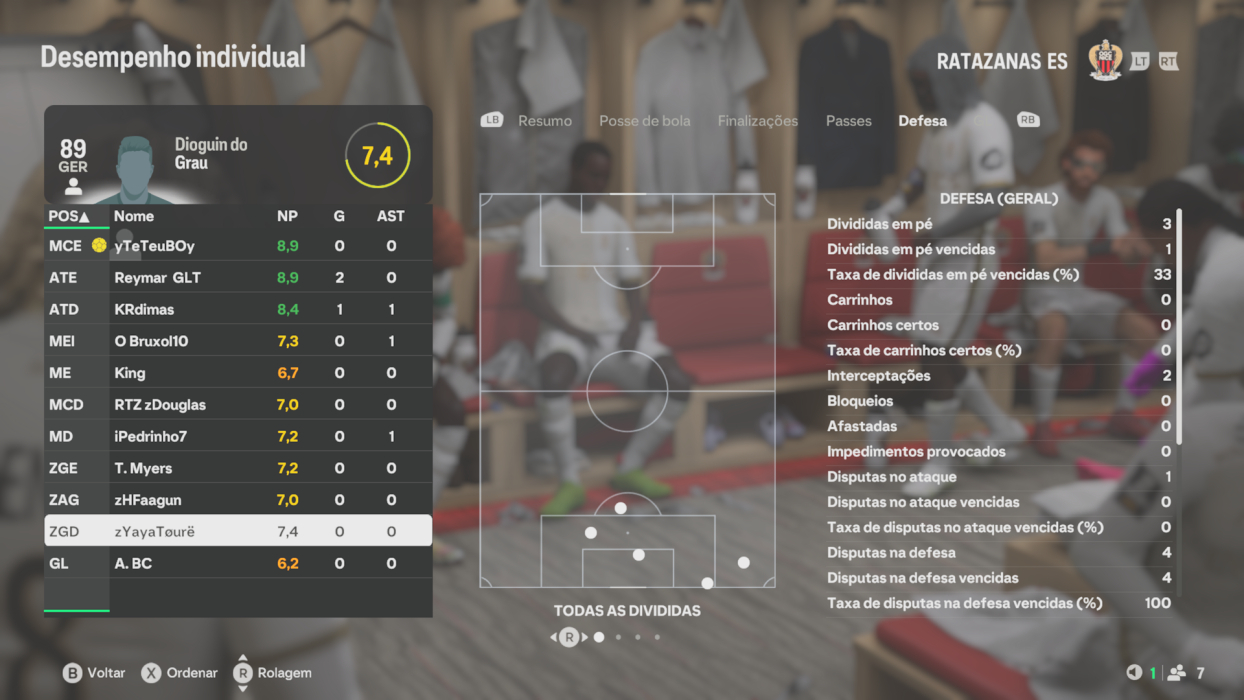This screenshot has width=1244, height=700.
Task: Select zHFaagun player row
Action: 238,500
